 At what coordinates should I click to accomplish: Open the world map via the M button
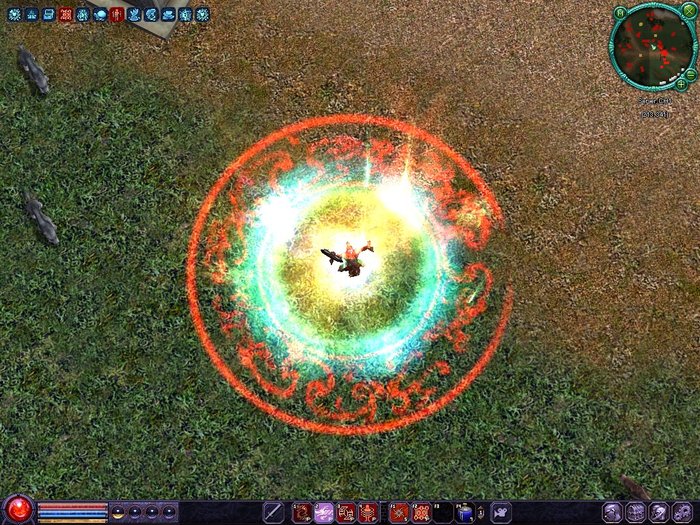[620, 12]
